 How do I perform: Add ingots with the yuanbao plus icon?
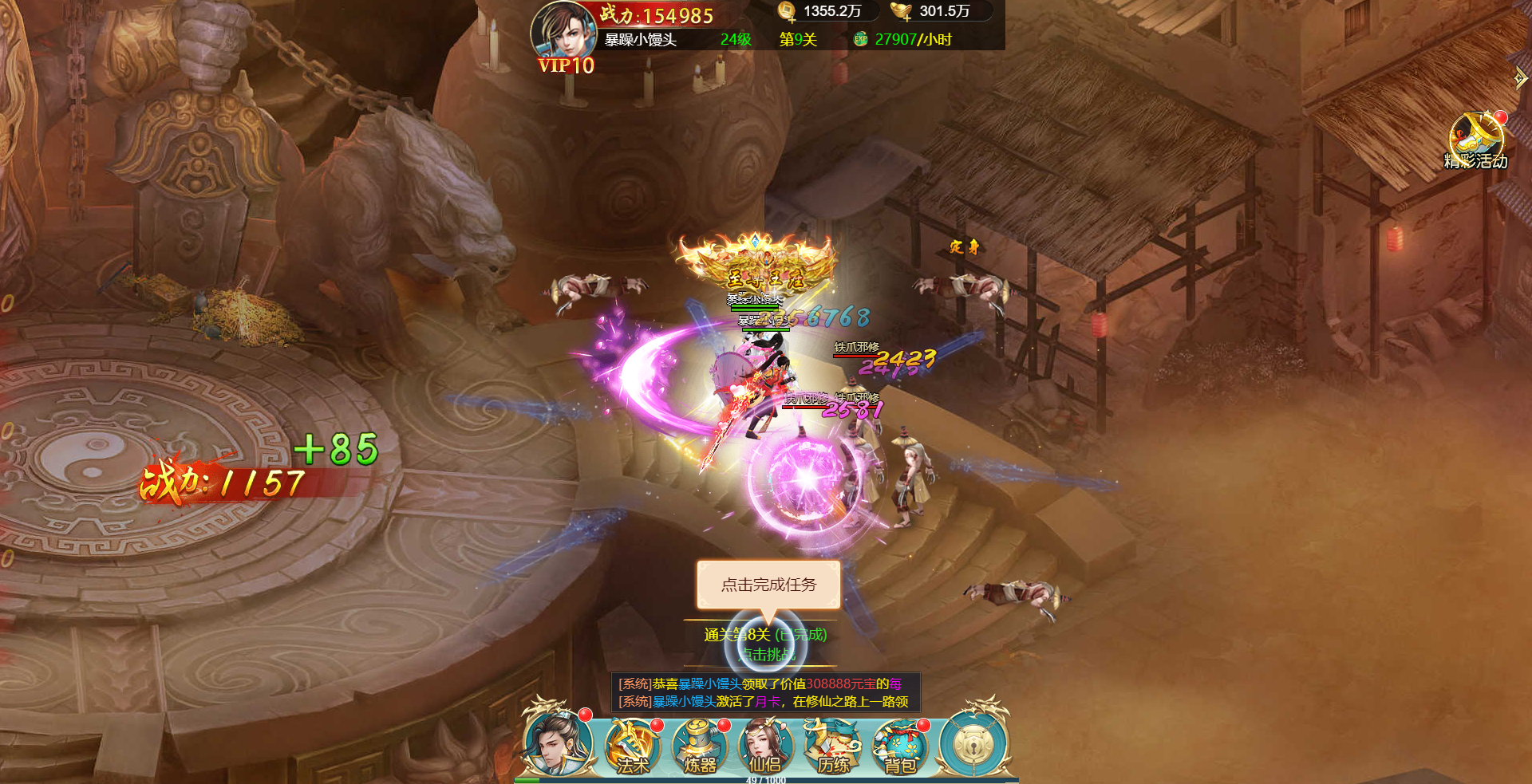[x=902, y=11]
